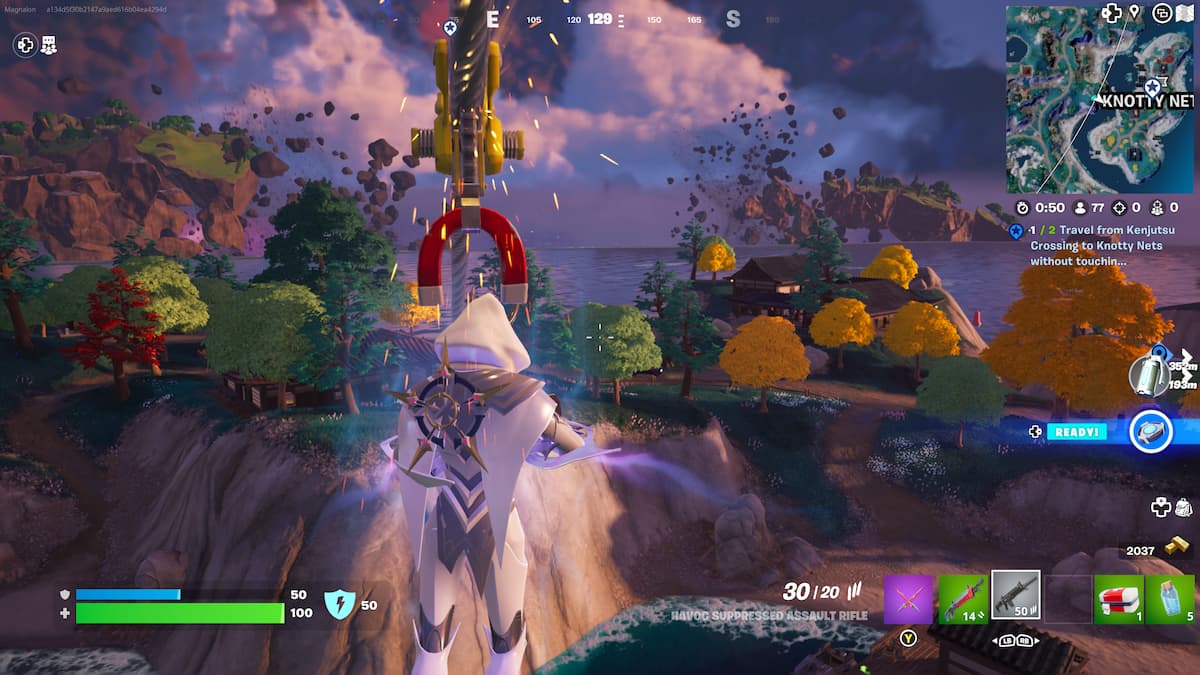Image resolution: width=1200 pixels, height=675 pixels.
Task: Open the folded map icon above minimap
Action: click(x=1186, y=13)
